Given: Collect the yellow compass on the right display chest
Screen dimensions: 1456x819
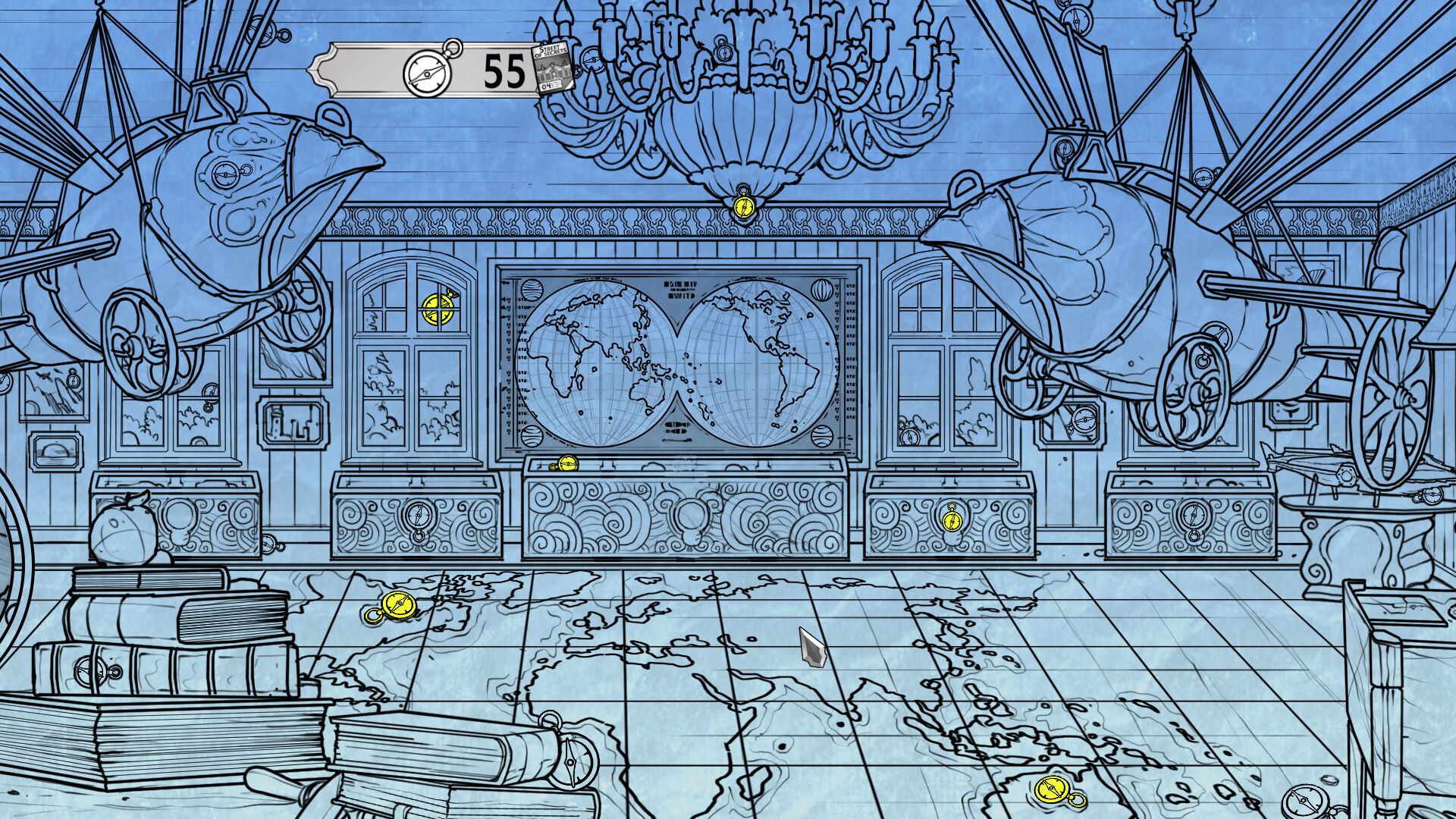Looking at the screenshot, I should pyautogui.click(x=951, y=522).
